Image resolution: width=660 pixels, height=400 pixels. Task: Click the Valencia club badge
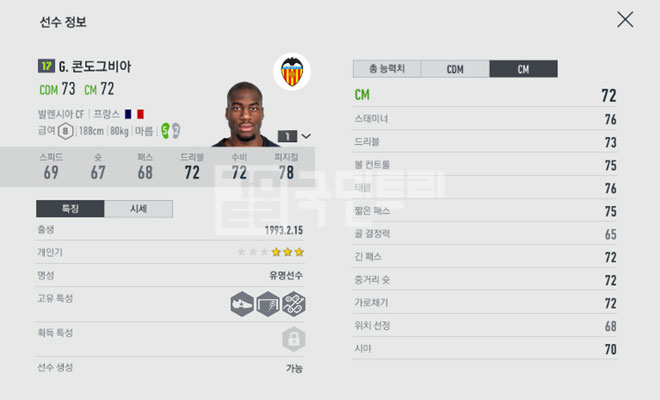292,71
